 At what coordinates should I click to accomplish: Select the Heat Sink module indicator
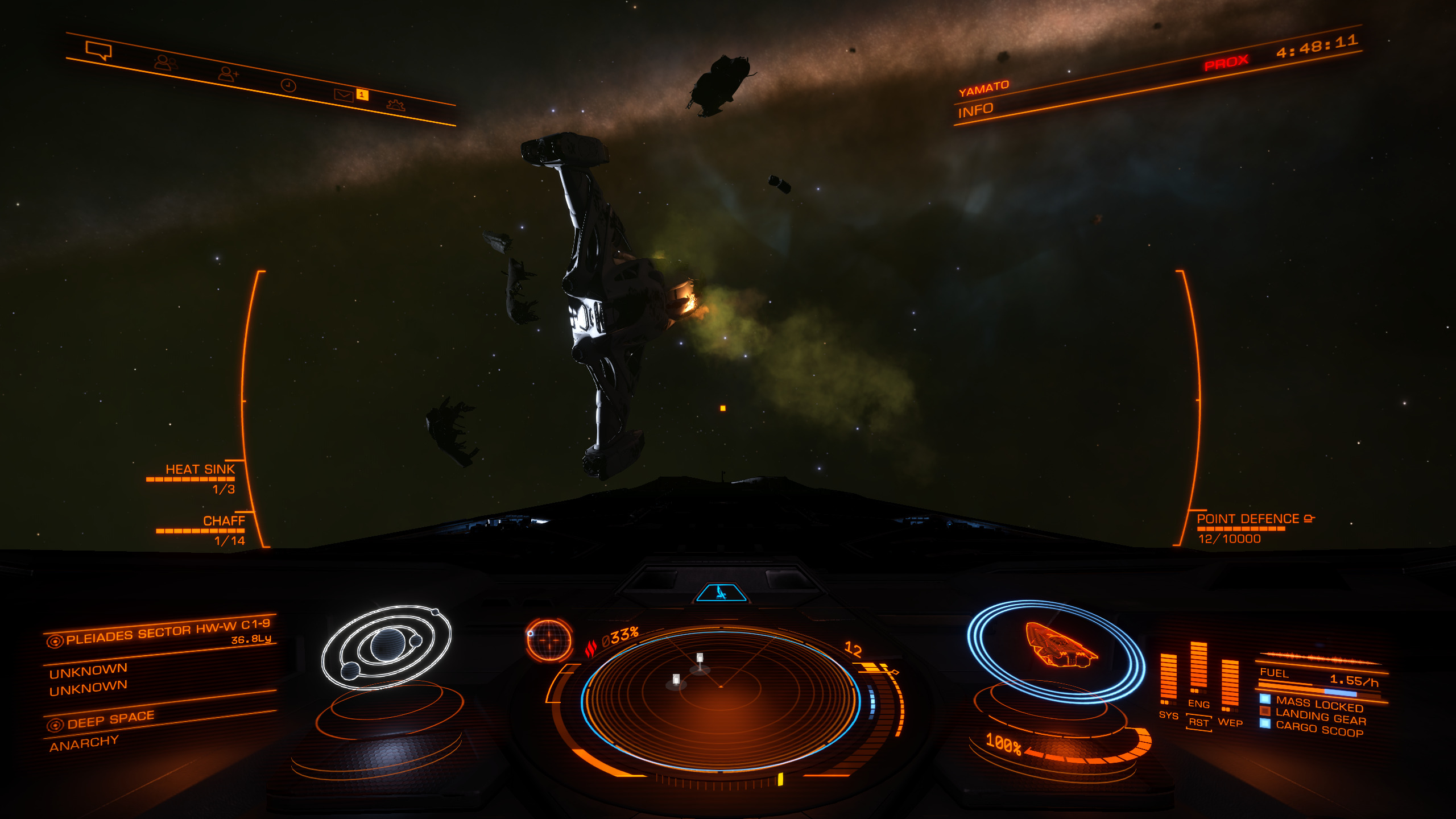pos(200,470)
